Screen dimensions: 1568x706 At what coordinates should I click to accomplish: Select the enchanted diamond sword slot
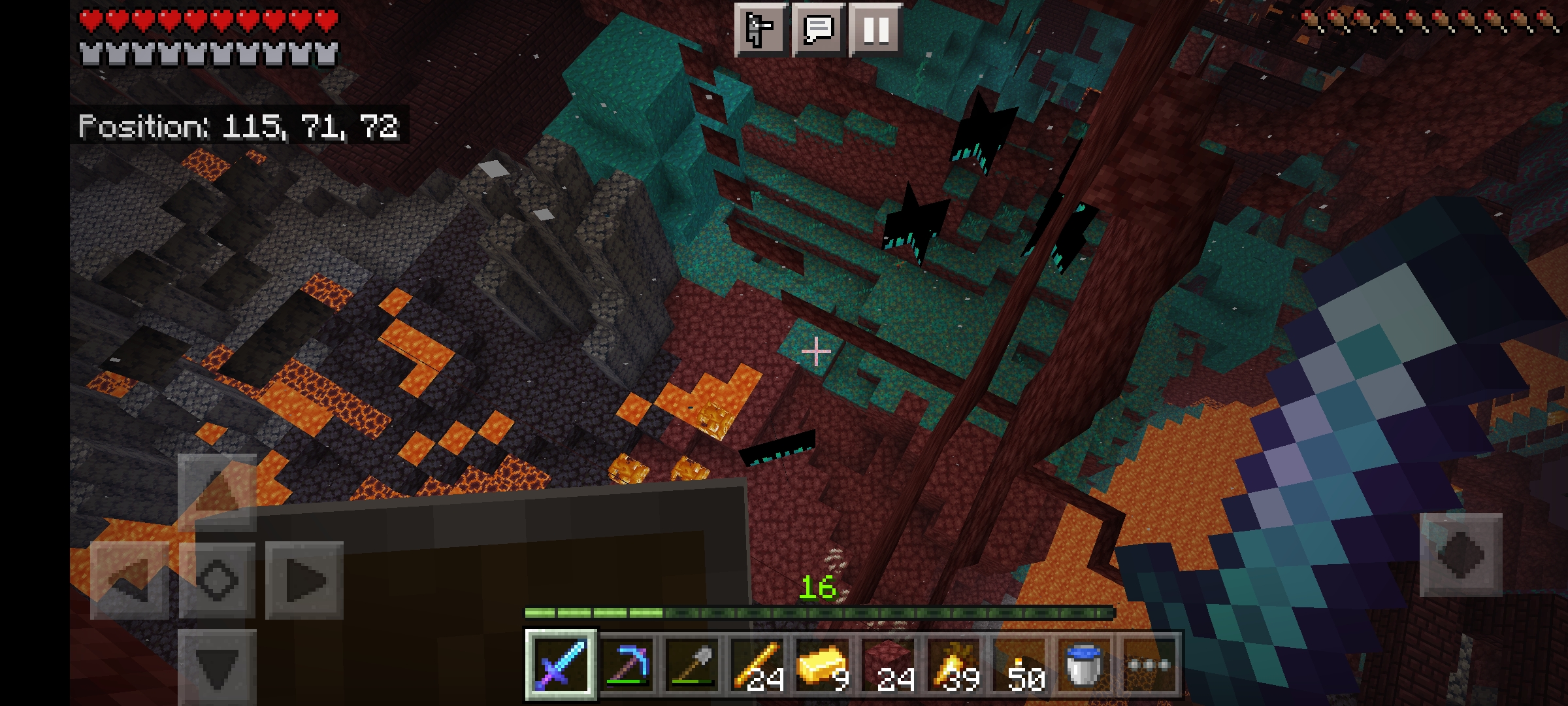(561, 665)
